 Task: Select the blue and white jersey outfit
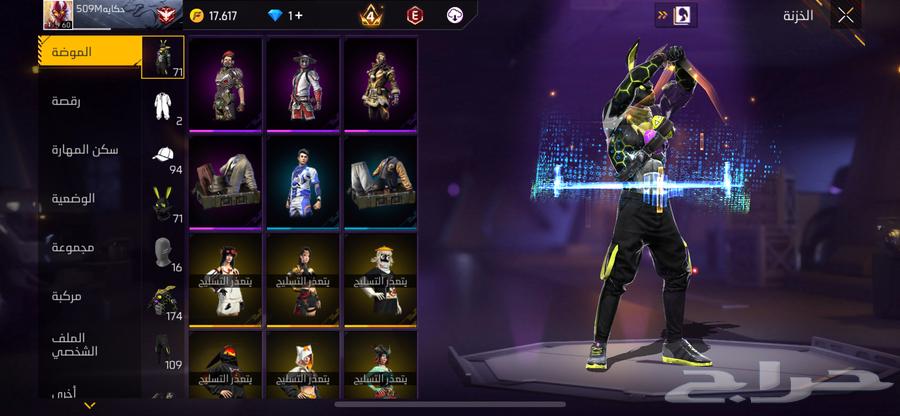(x=303, y=181)
